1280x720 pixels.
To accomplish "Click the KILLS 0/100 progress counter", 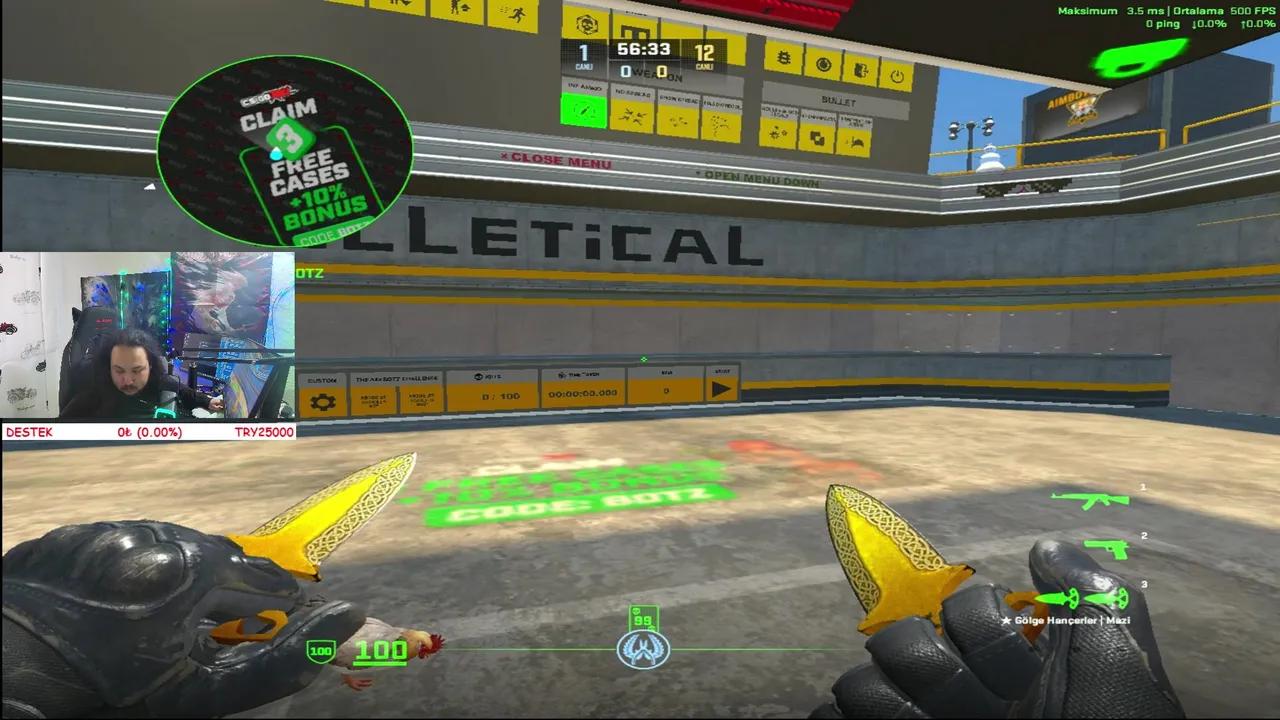I will [x=501, y=395].
